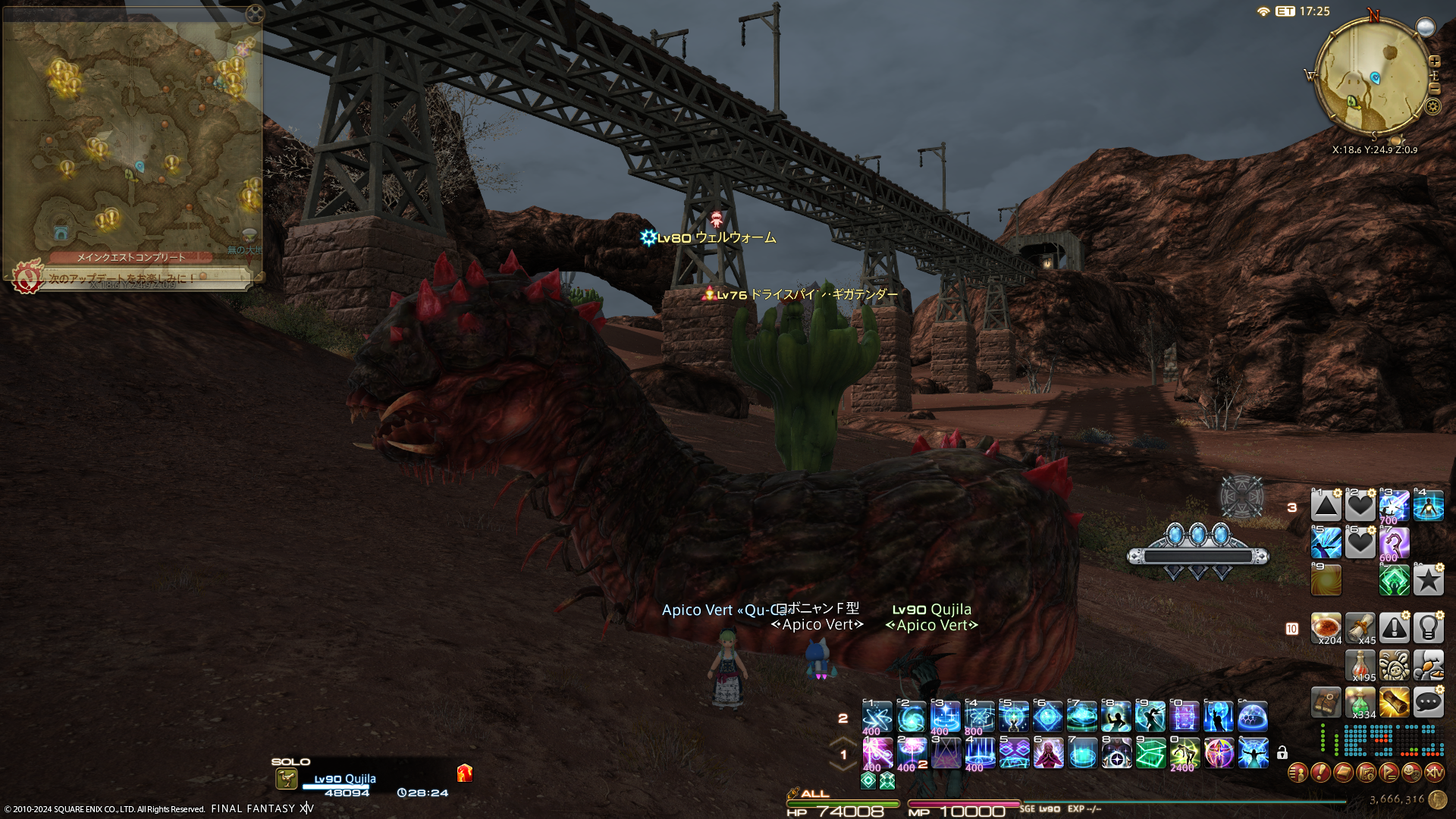Activate the pink-haired praying figure ability

click(x=1048, y=753)
